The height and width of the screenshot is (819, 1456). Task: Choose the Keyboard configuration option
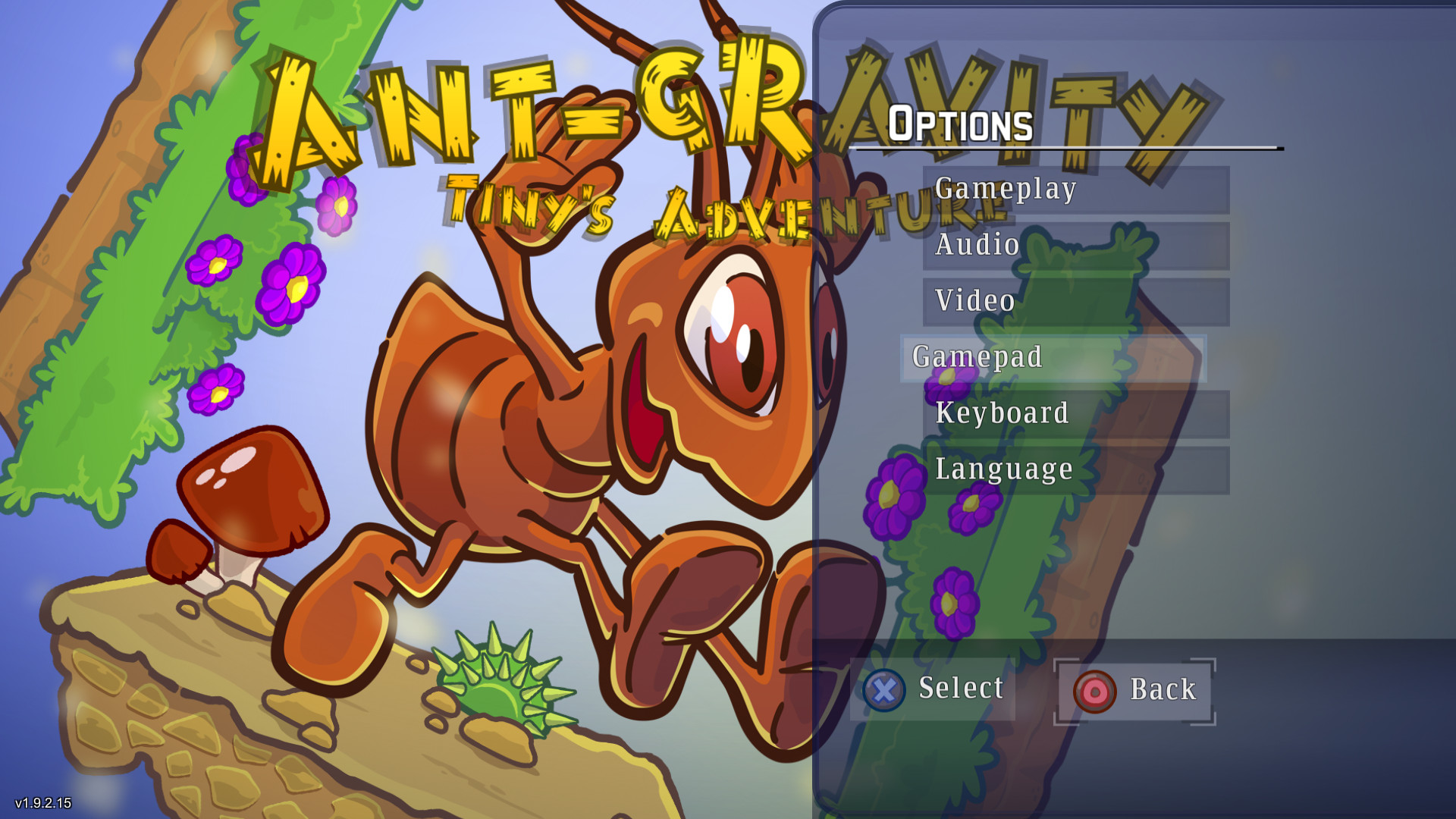[1001, 413]
